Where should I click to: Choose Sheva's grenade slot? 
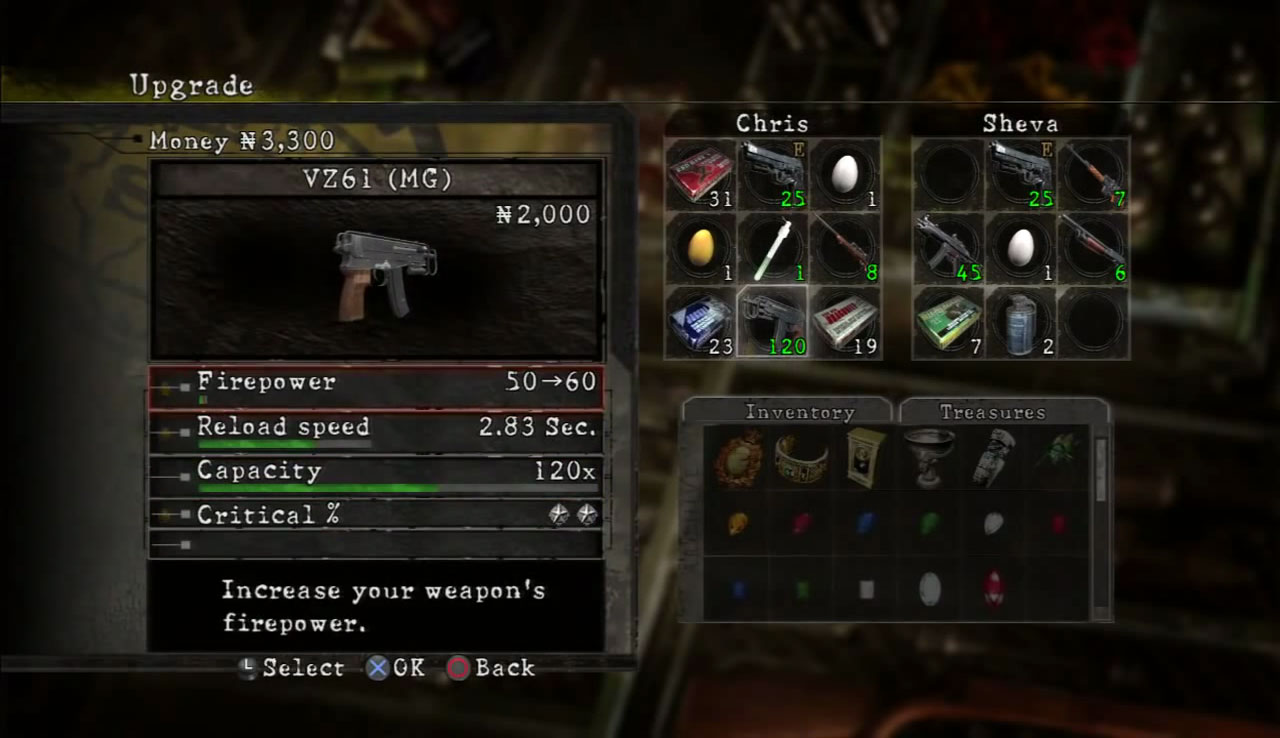[1020, 323]
